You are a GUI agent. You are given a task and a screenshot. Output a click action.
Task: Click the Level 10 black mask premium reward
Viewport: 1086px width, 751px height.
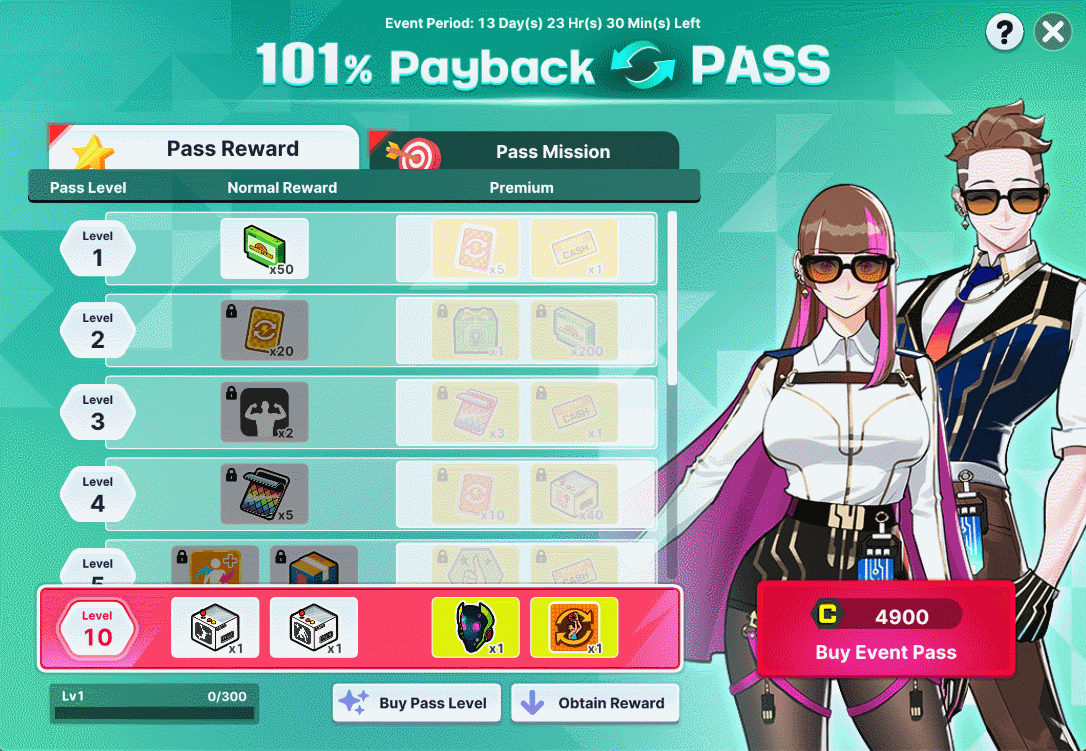coord(475,627)
